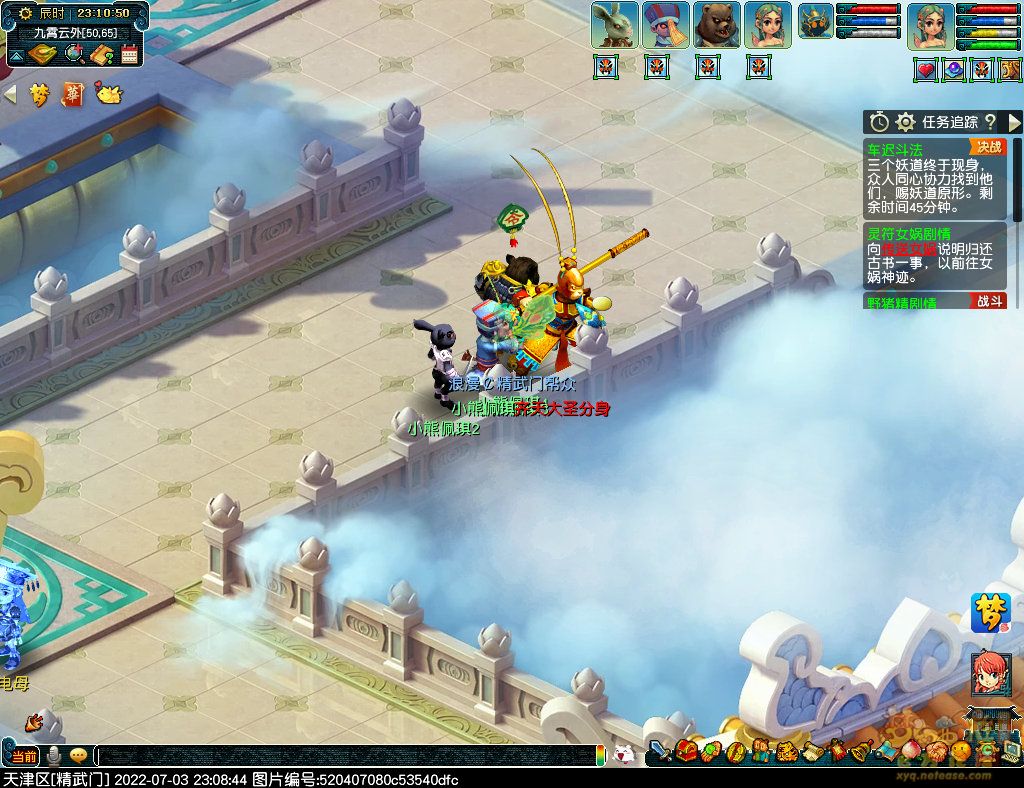The width and height of the screenshot is (1024, 788).
Task: Open the world map magnifier icon
Action: click(x=73, y=53)
